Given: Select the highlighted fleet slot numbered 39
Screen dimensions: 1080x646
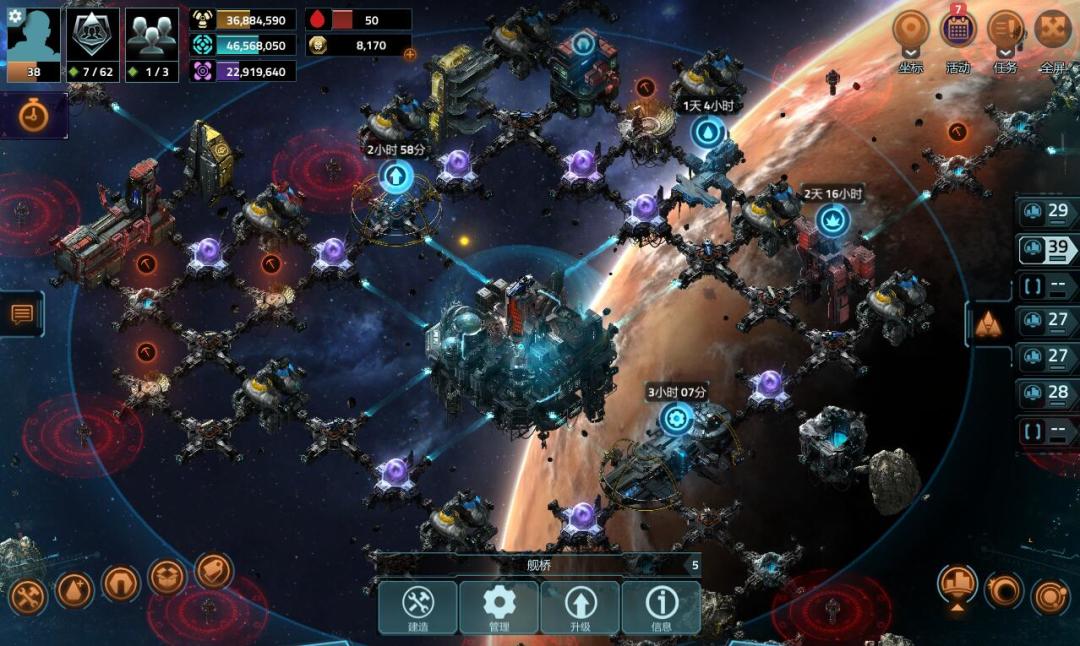Looking at the screenshot, I should click(1047, 249).
